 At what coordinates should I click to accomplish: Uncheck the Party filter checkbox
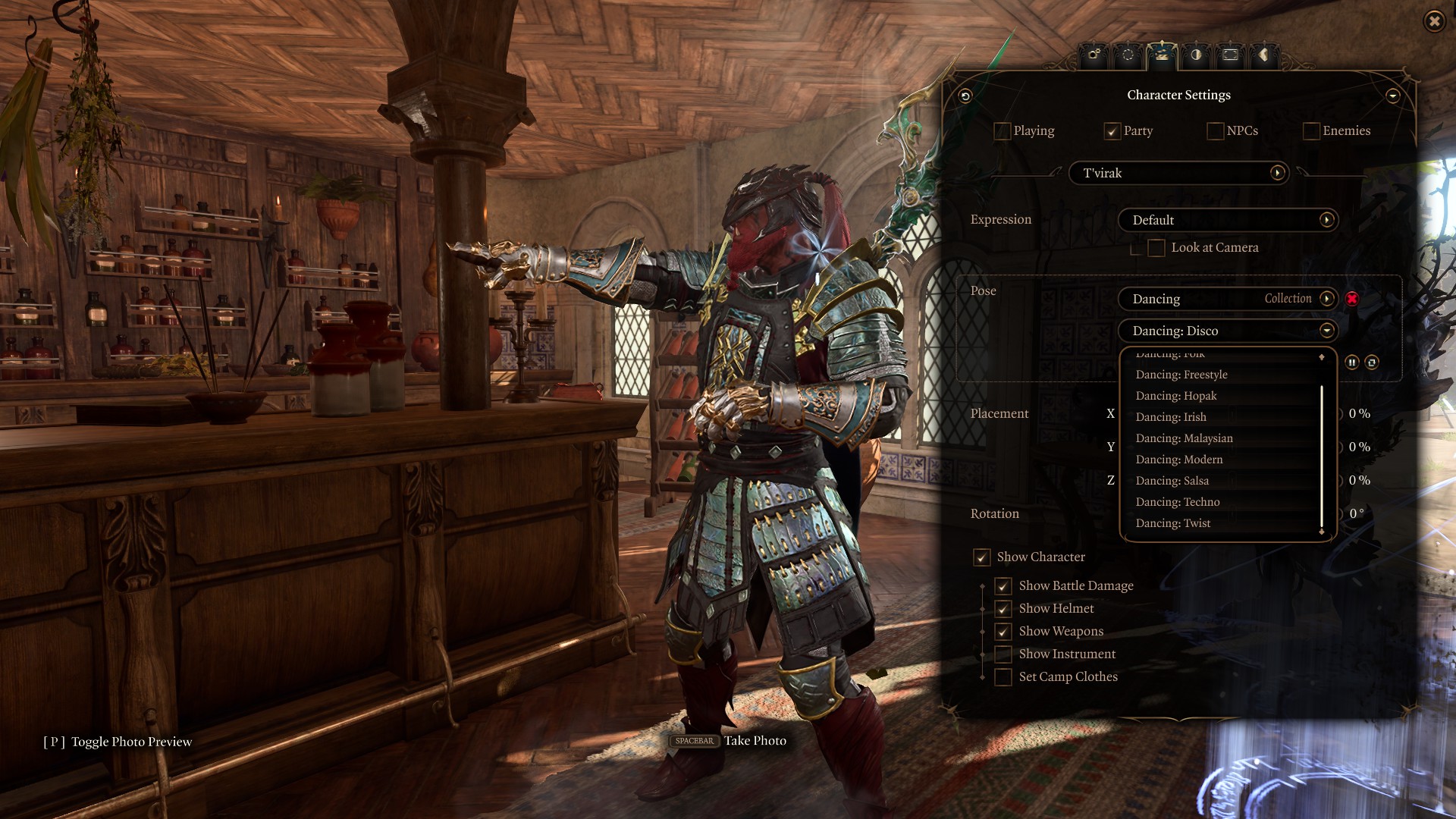(x=1112, y=131)
